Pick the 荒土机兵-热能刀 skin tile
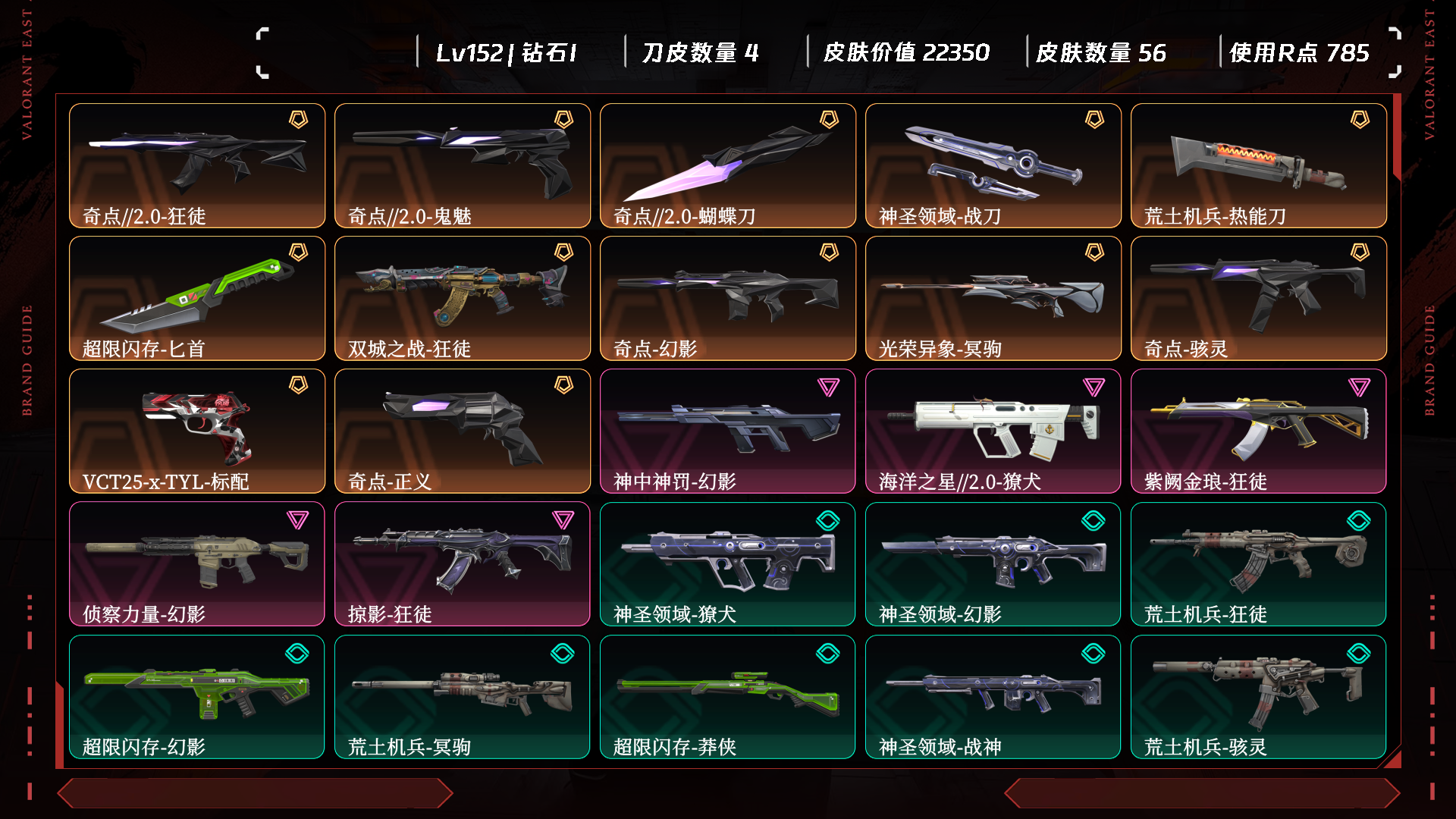1456x819 pixels. coord(1259,165)
